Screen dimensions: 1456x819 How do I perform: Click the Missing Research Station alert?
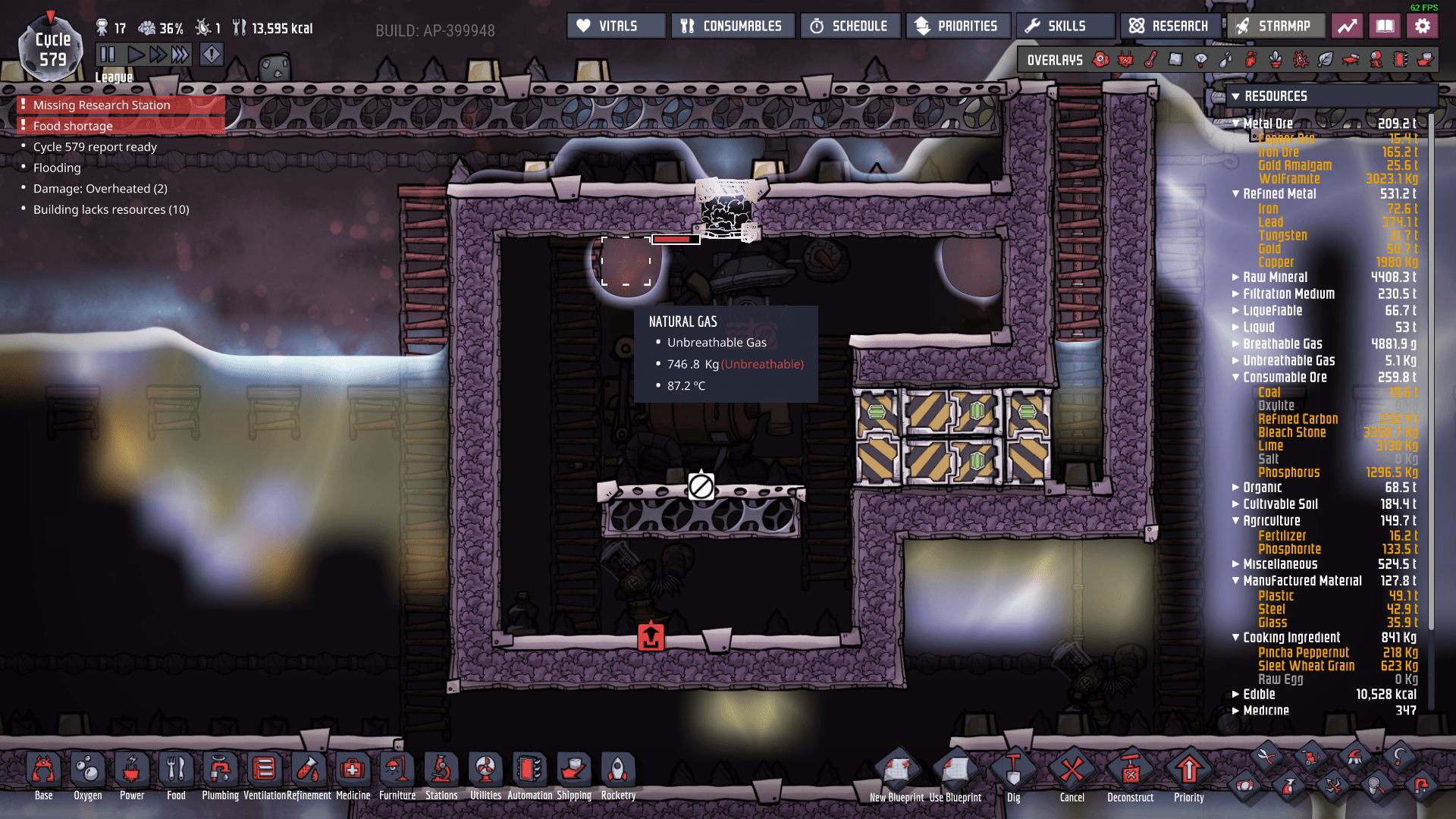tap(102, 105)
